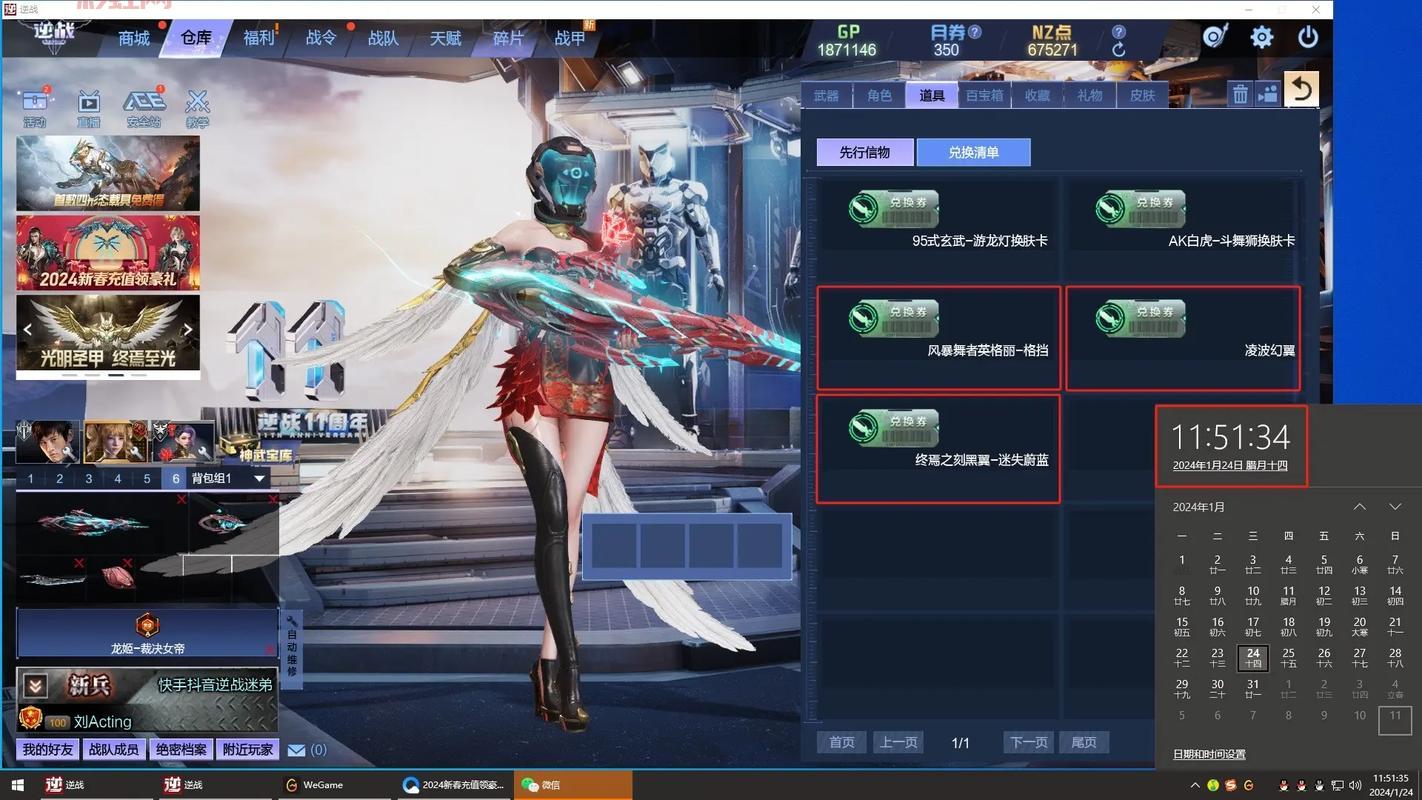The height and width of the screenshot is (800, 1422).
Task: Switch to the 武器 weapons tab
Action: pos(828,95)
